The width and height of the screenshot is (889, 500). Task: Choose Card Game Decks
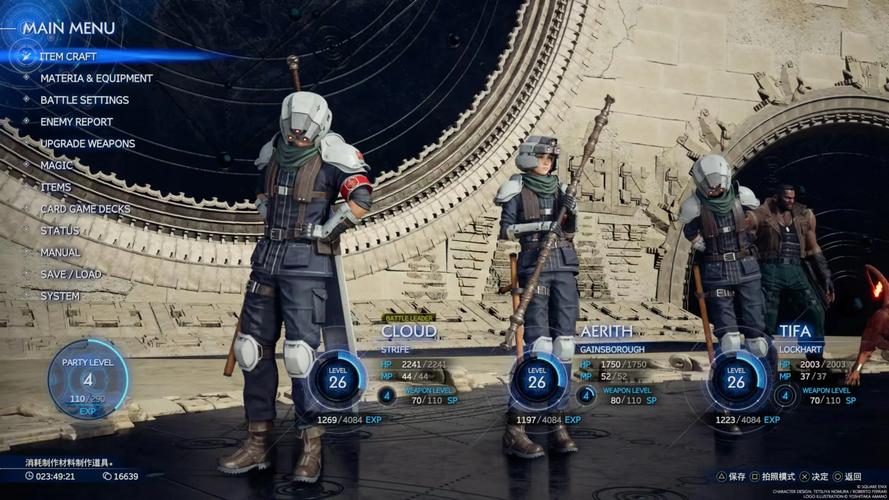click(x=85, y=209)
